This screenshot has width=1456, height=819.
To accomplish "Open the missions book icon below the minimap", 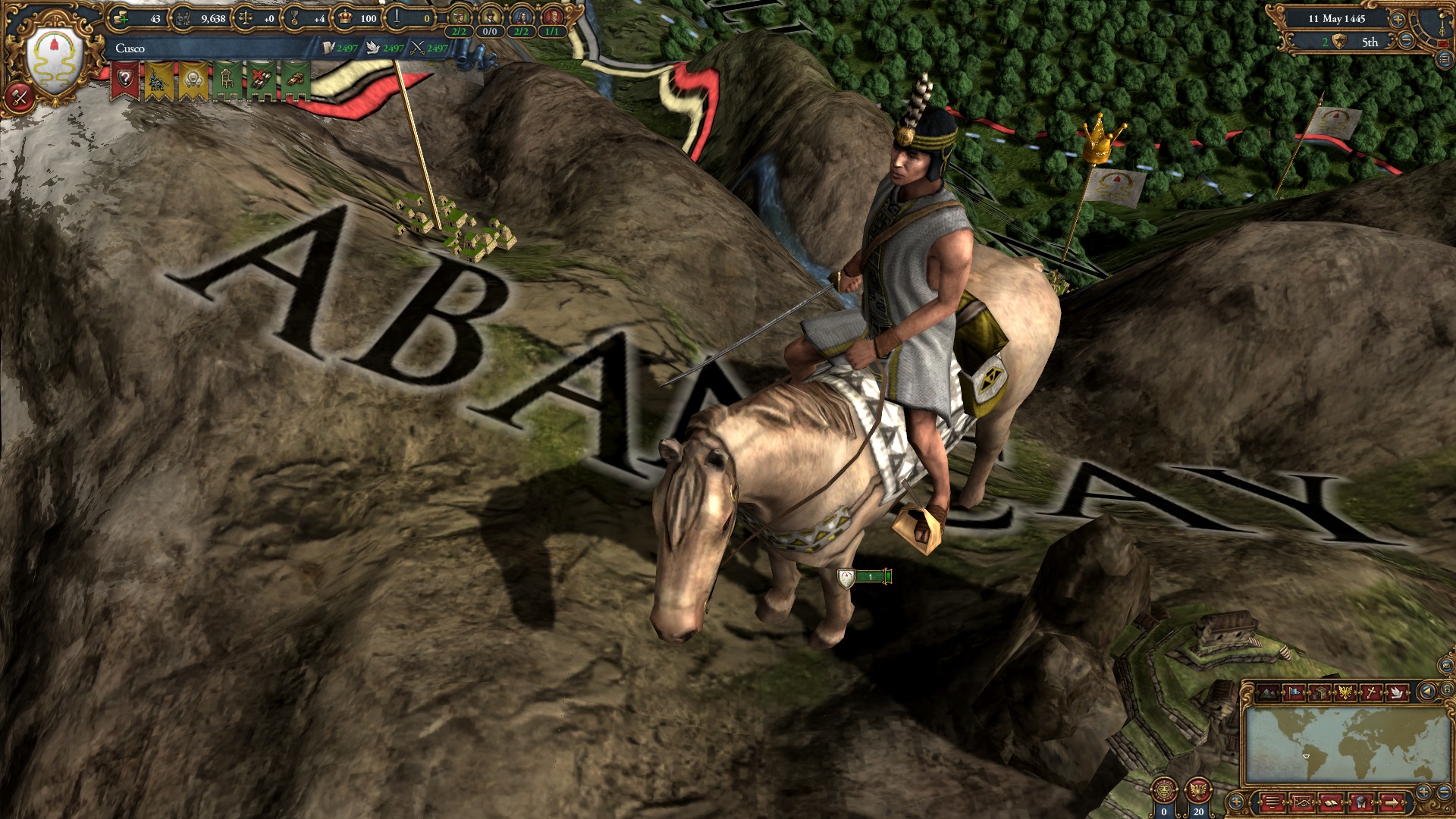I will 1332,802.
